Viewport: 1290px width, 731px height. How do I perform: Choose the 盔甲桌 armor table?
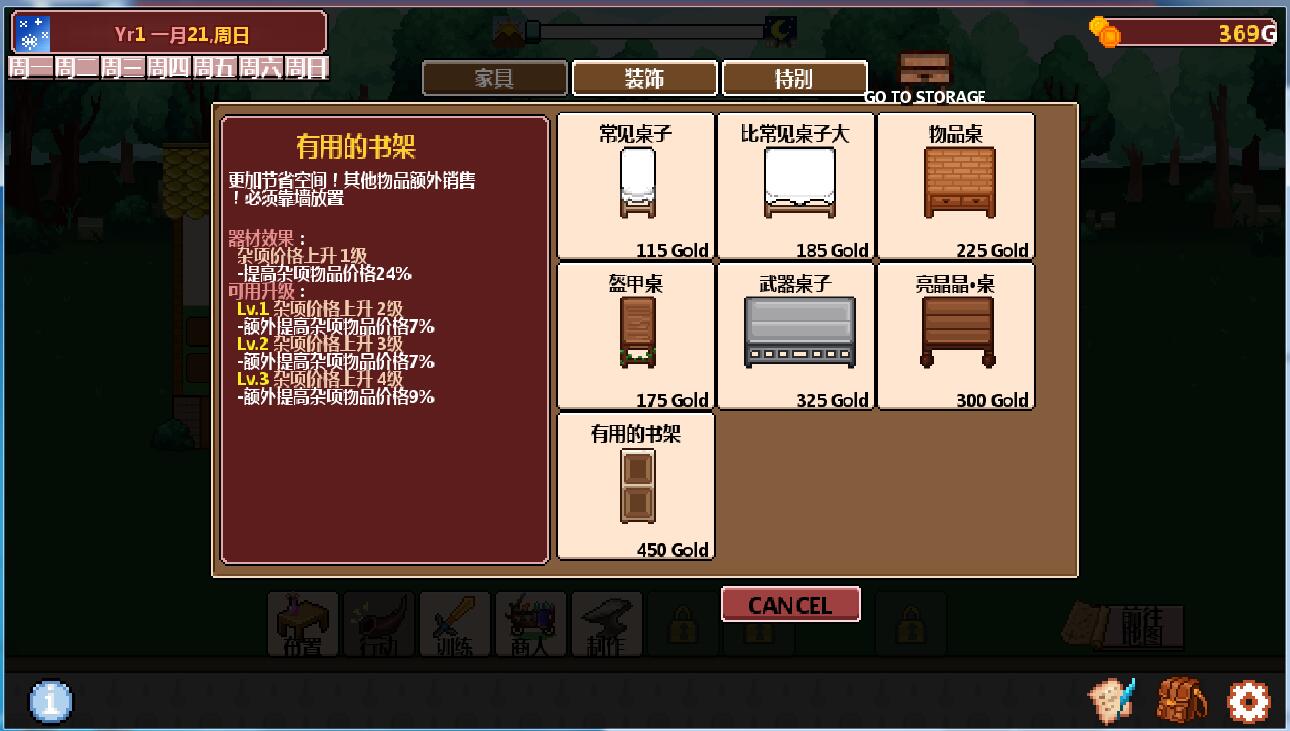click(636, 336)
